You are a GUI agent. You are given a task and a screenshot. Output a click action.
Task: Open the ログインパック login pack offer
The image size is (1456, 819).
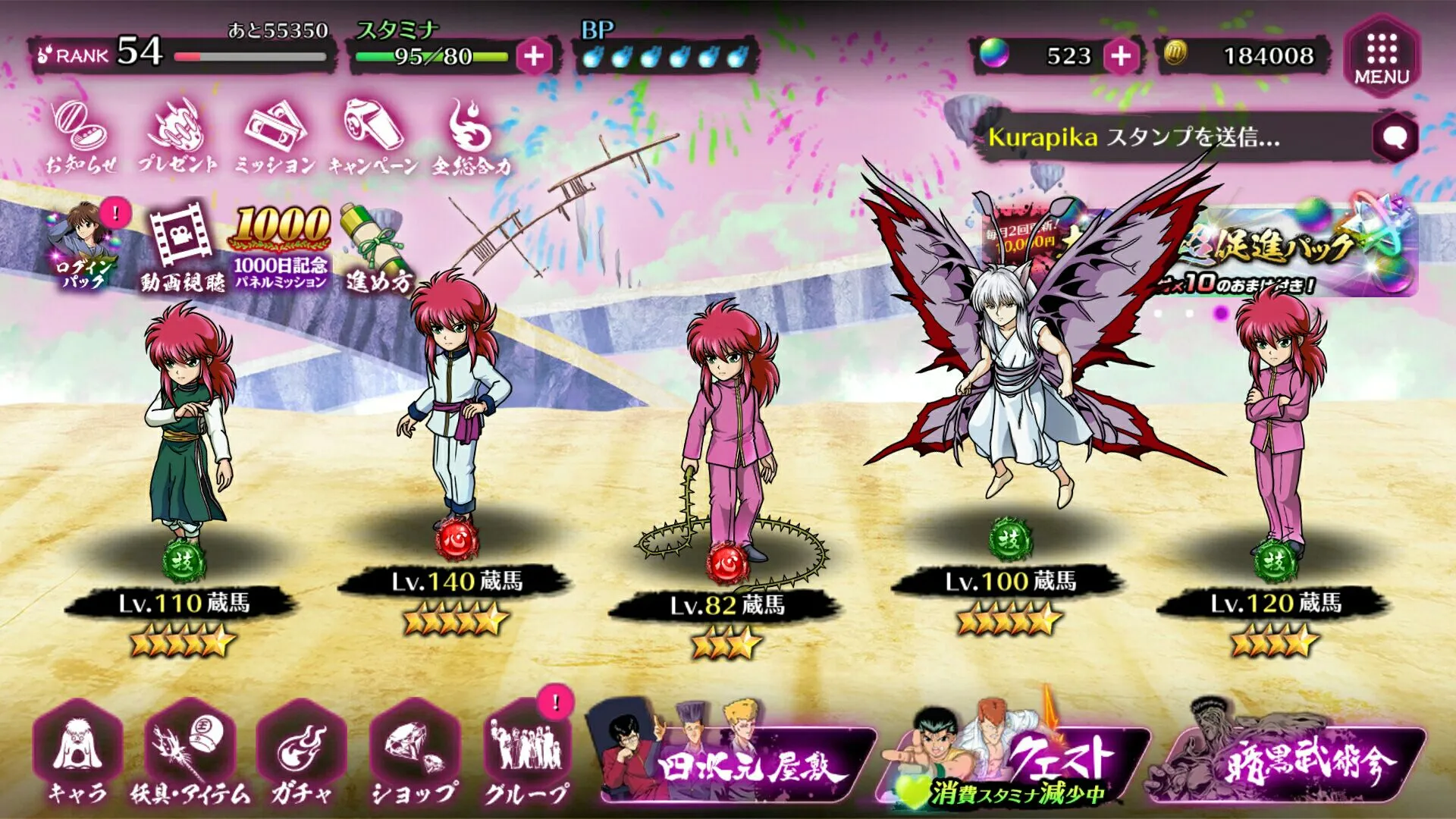83,245
